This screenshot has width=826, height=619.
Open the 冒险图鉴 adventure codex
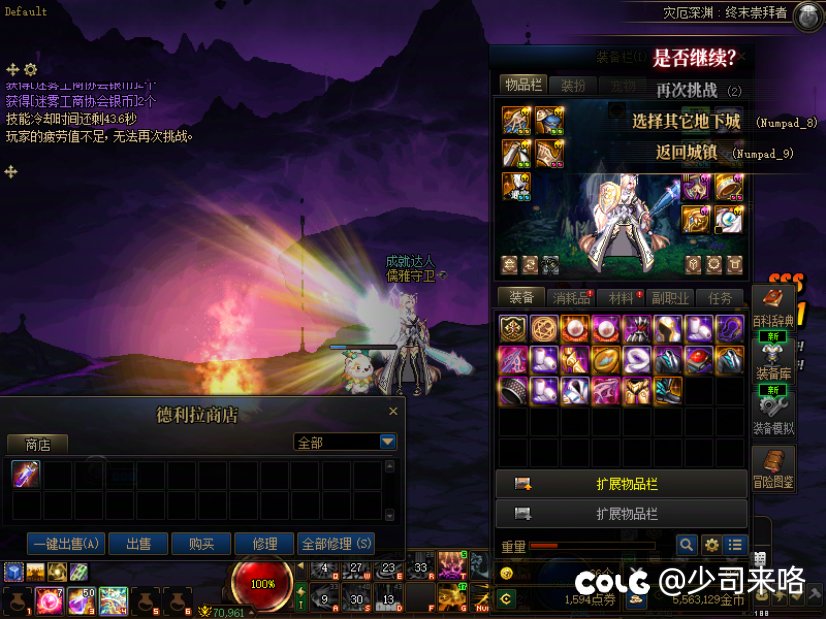773,469
